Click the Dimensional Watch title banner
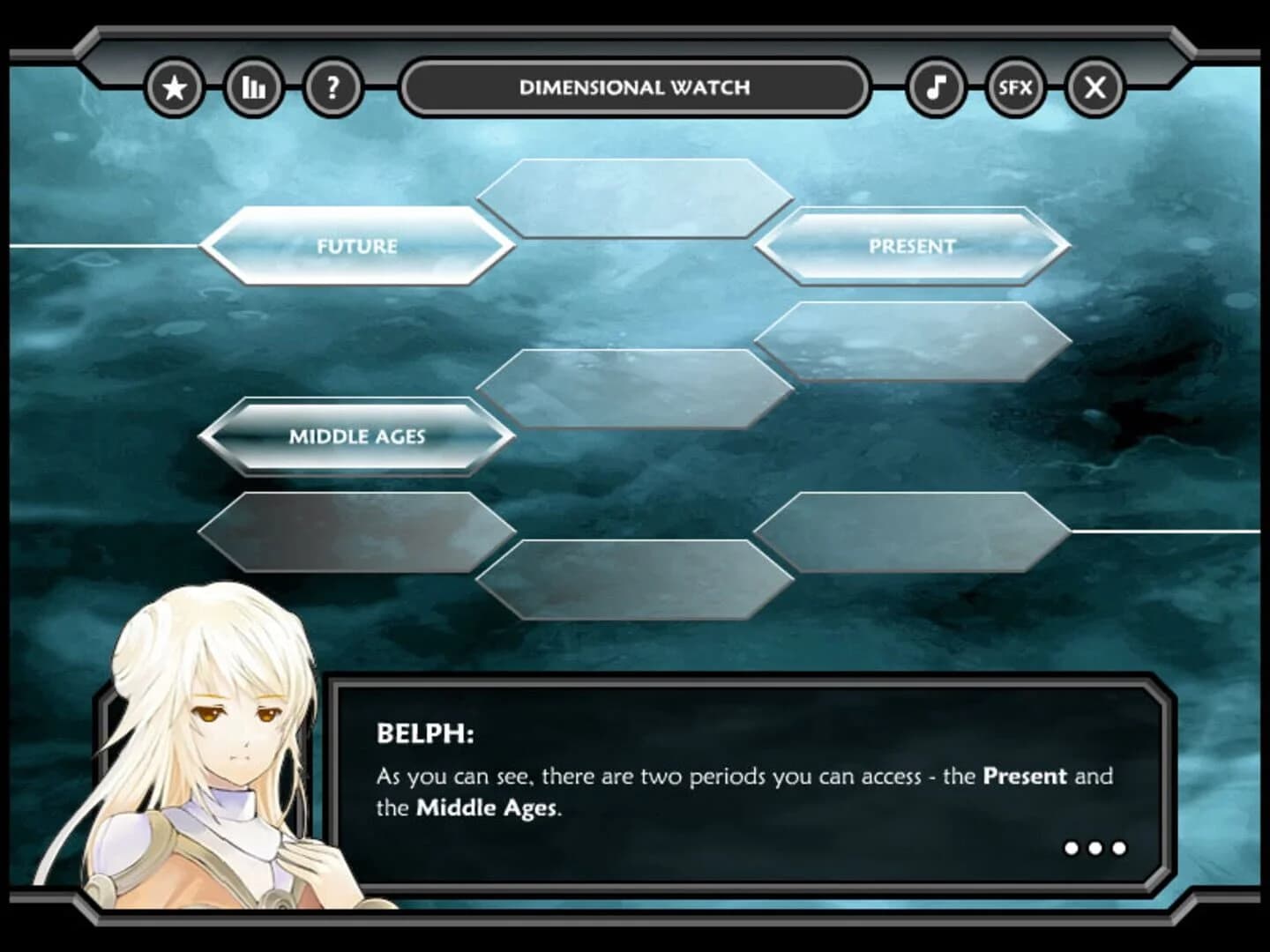Viewport: 1270px width, 952px height. pos(633,86)
